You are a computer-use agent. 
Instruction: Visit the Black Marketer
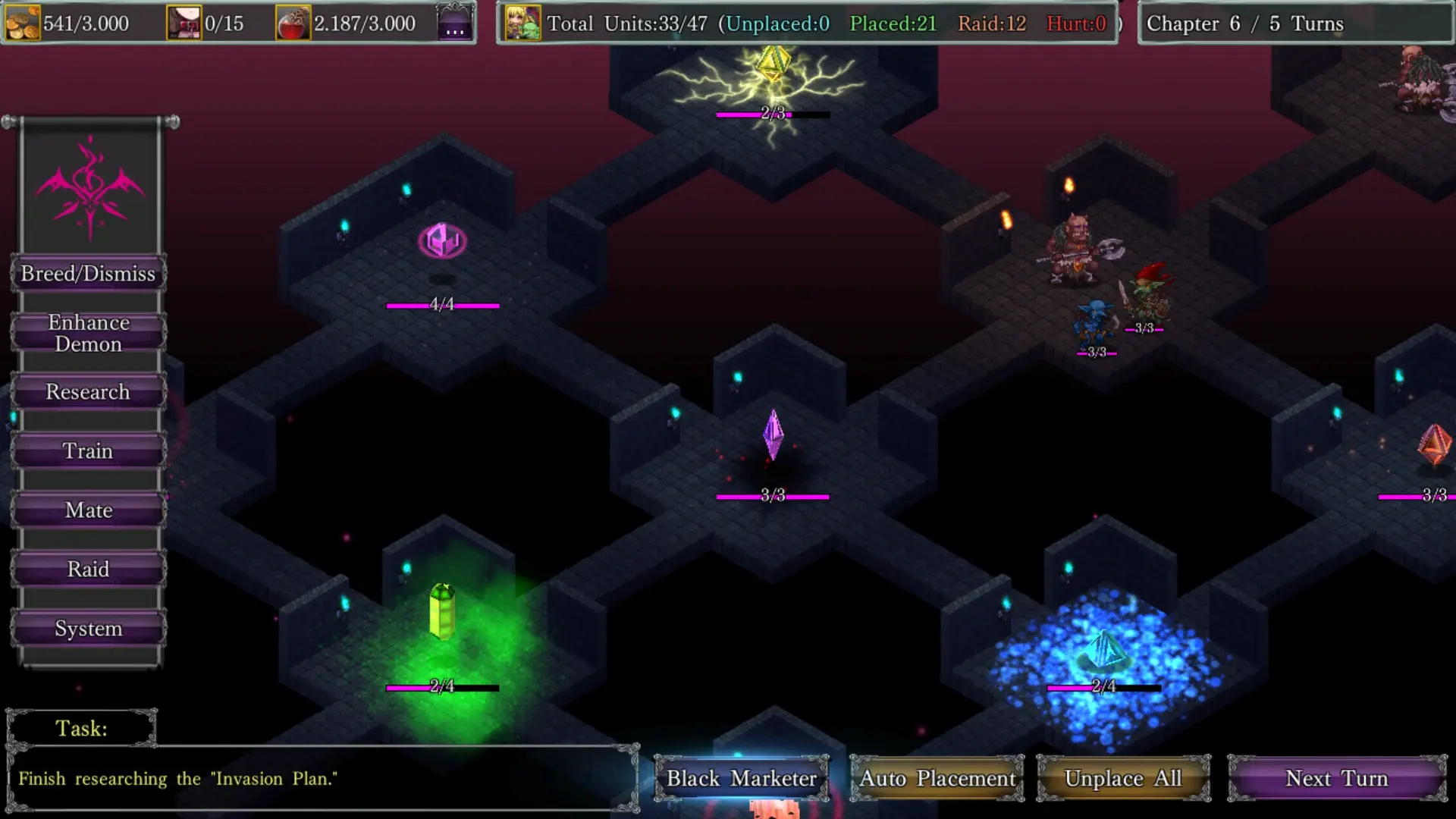point(741,778)
